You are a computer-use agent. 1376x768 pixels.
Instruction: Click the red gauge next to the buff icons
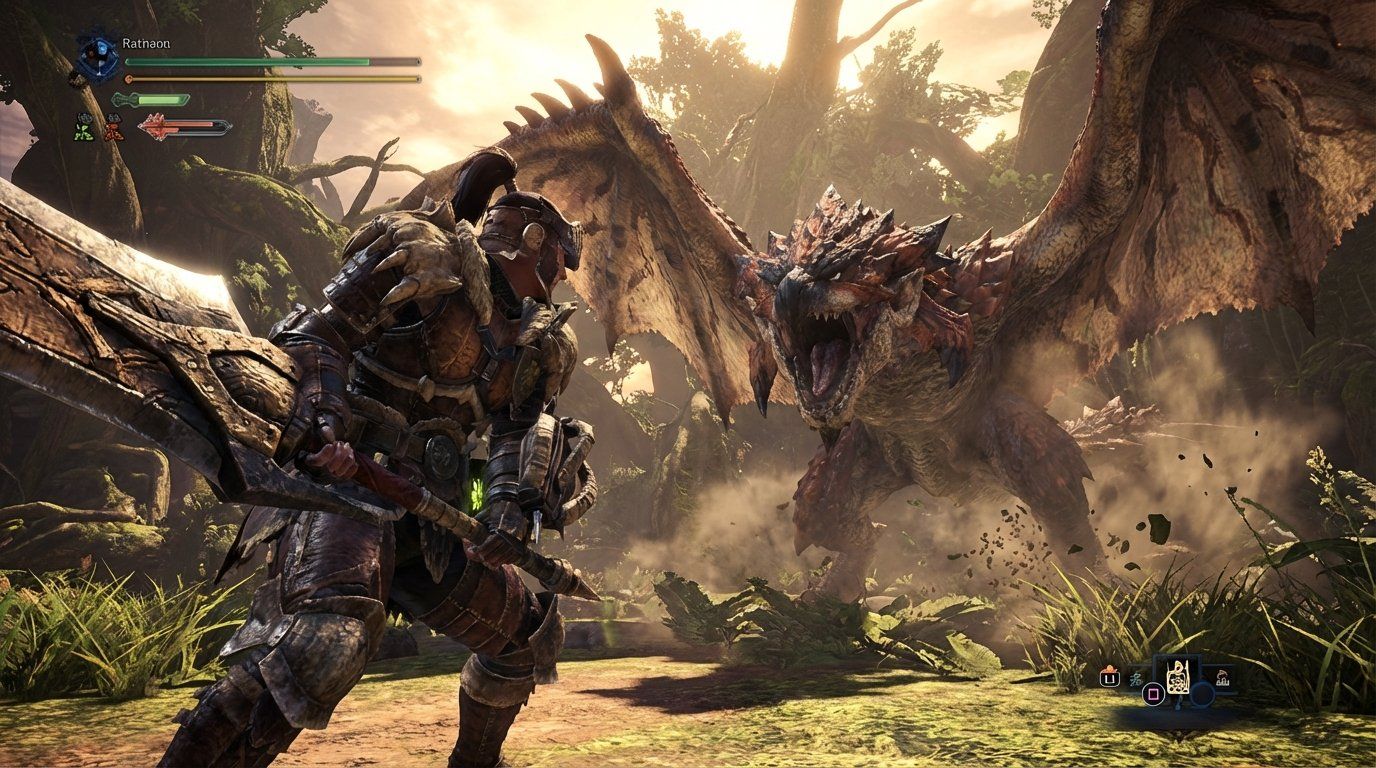click(x=190, y=124)
